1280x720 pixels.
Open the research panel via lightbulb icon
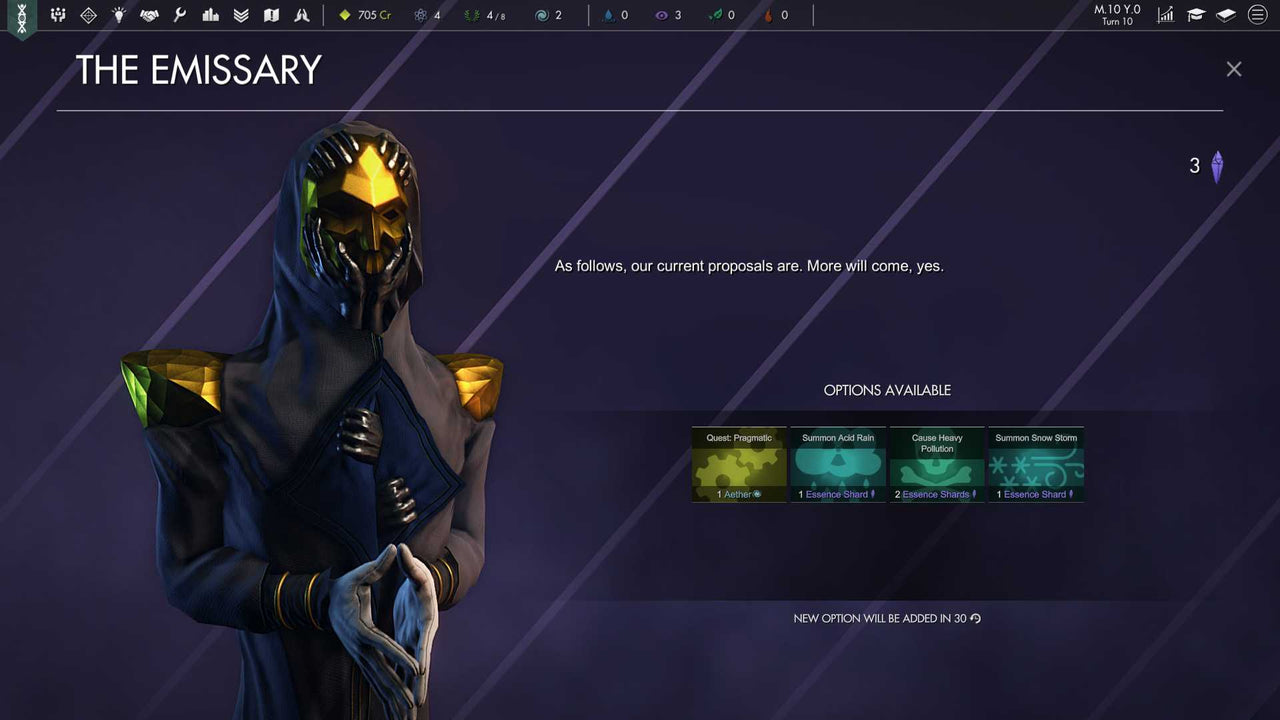[119, 15]
